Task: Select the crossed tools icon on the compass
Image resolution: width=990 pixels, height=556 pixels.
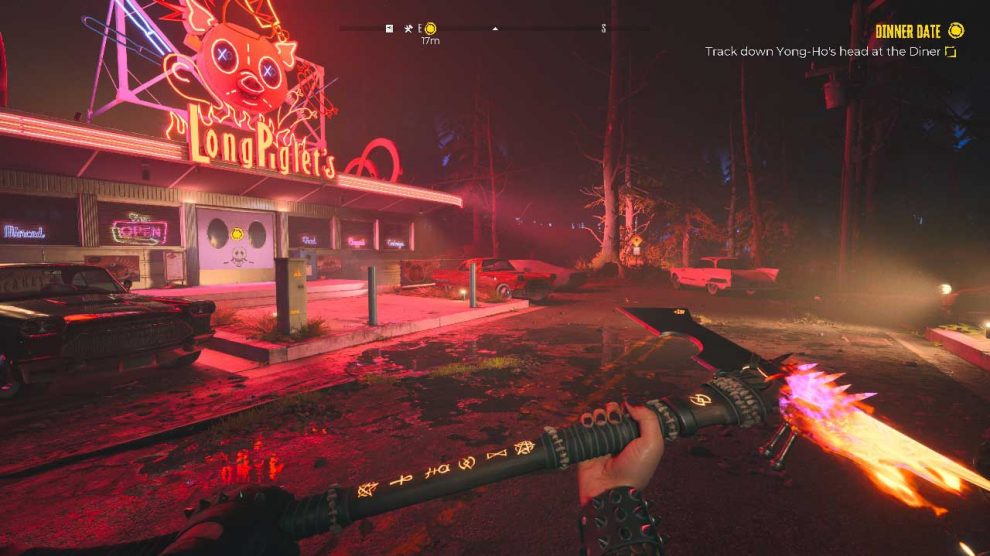Action: click(408, 28)
